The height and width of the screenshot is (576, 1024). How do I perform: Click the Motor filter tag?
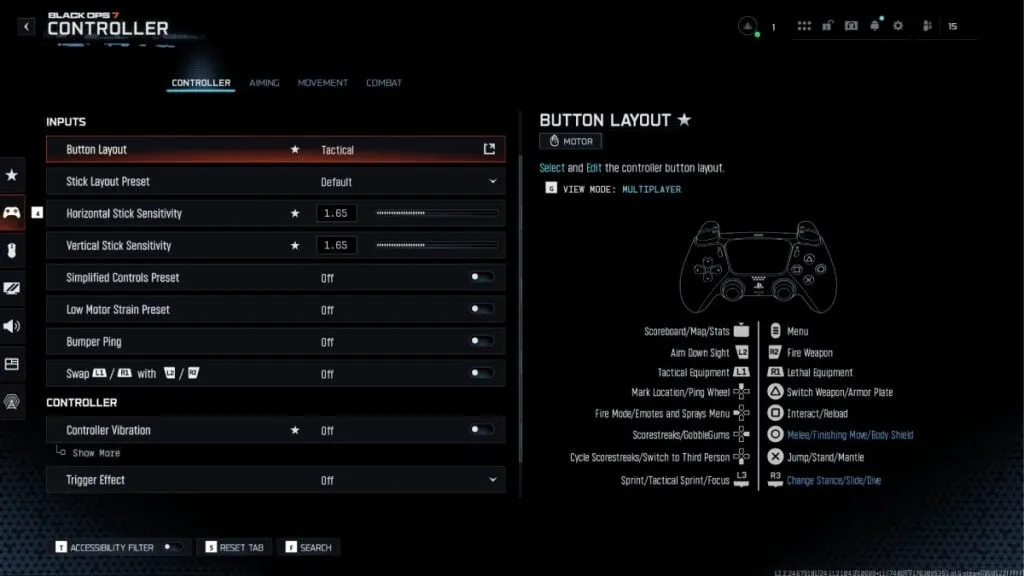(x=570, y=142)
